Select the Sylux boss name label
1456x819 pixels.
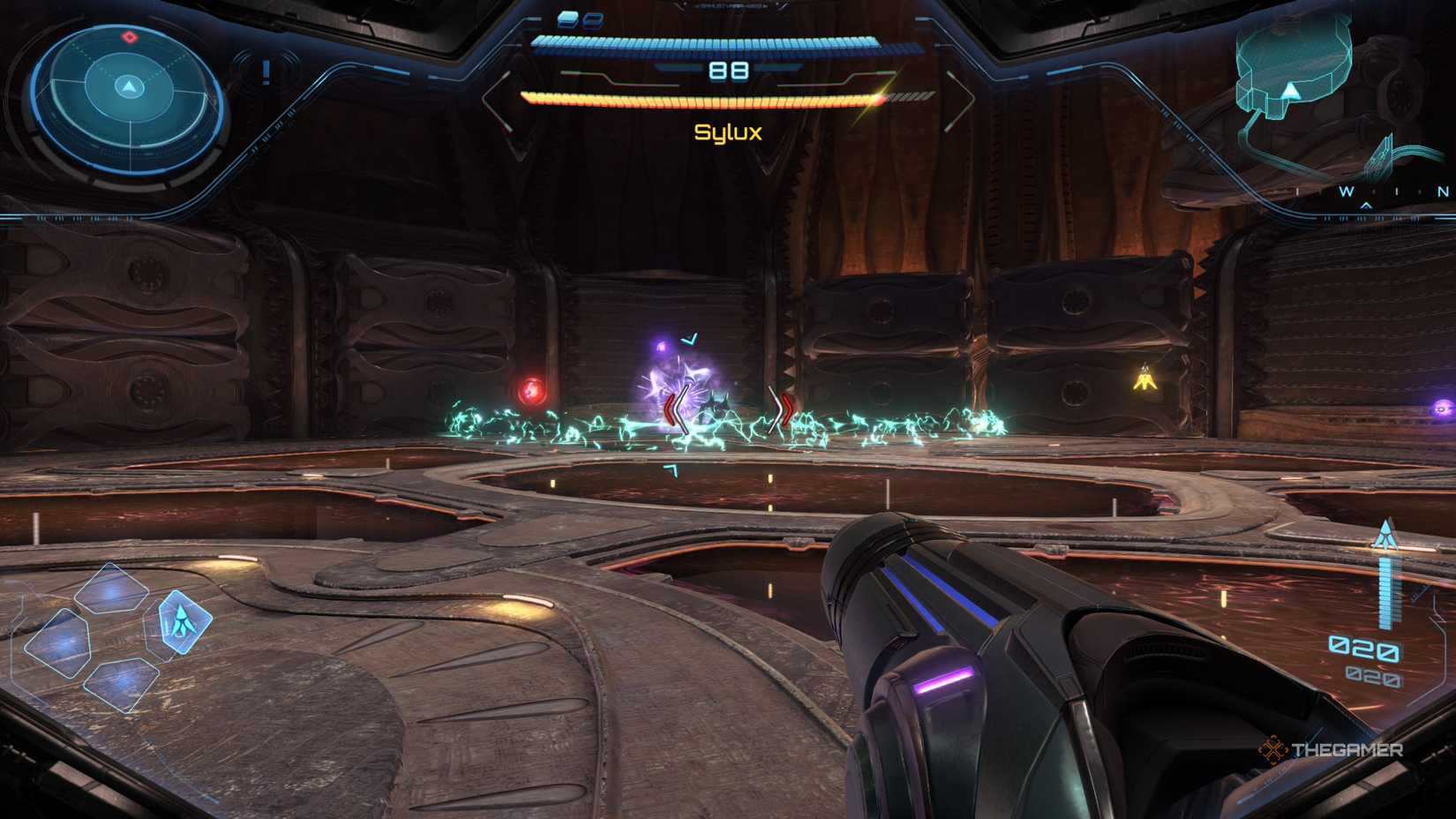(726, 132)
